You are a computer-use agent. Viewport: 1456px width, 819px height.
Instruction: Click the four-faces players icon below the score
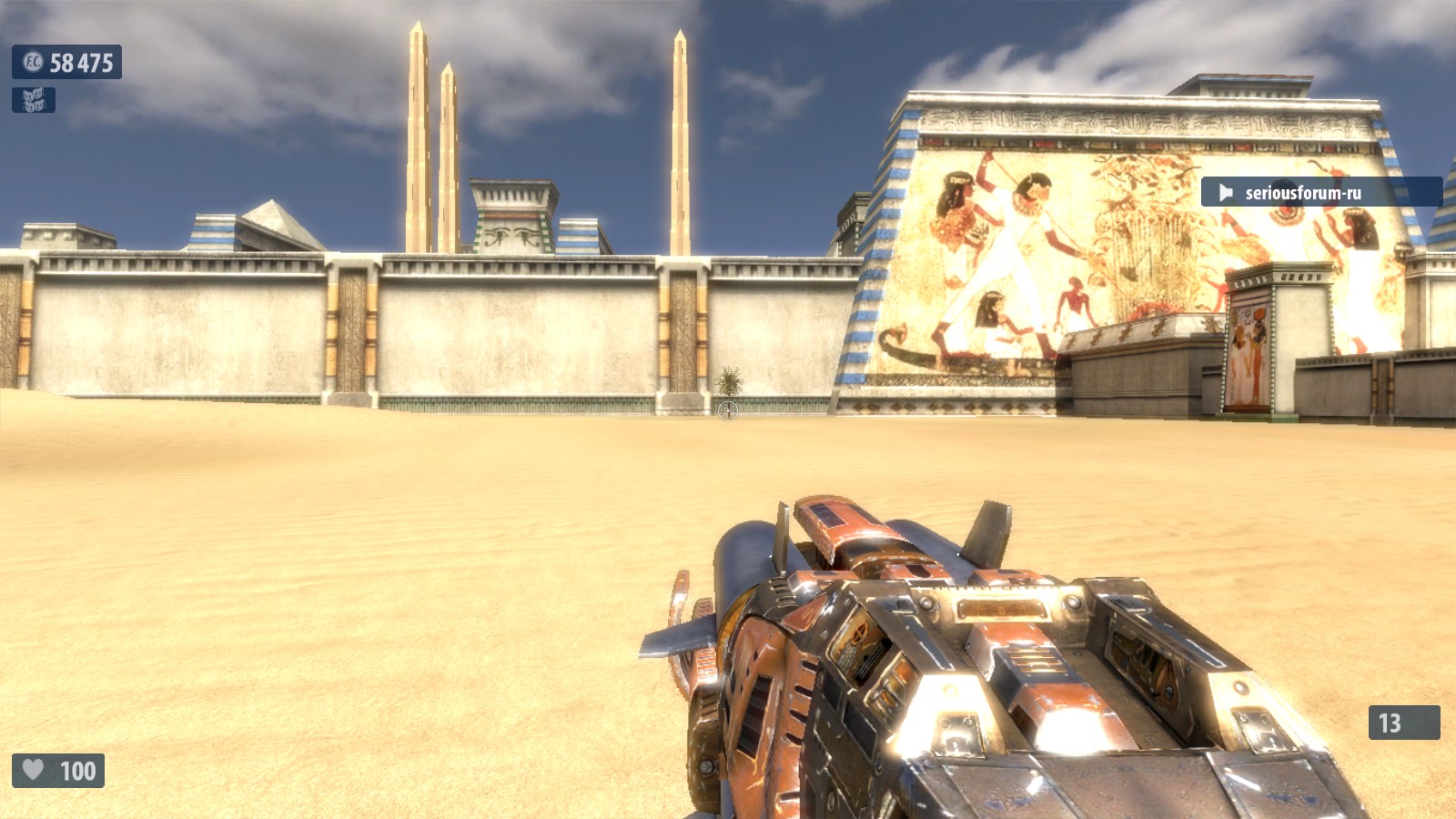point(34,100)
